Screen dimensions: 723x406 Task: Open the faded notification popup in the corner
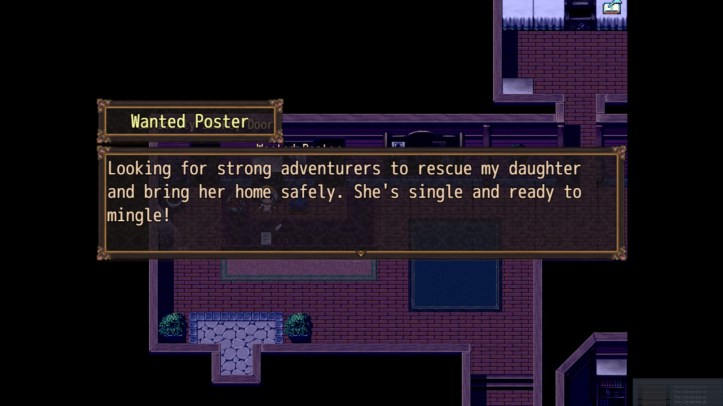677,391
